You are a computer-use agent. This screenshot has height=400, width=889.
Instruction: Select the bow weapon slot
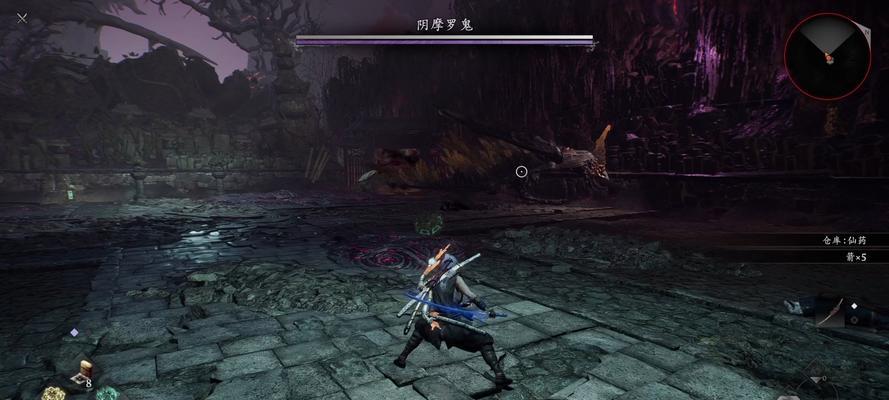(832, 313)
